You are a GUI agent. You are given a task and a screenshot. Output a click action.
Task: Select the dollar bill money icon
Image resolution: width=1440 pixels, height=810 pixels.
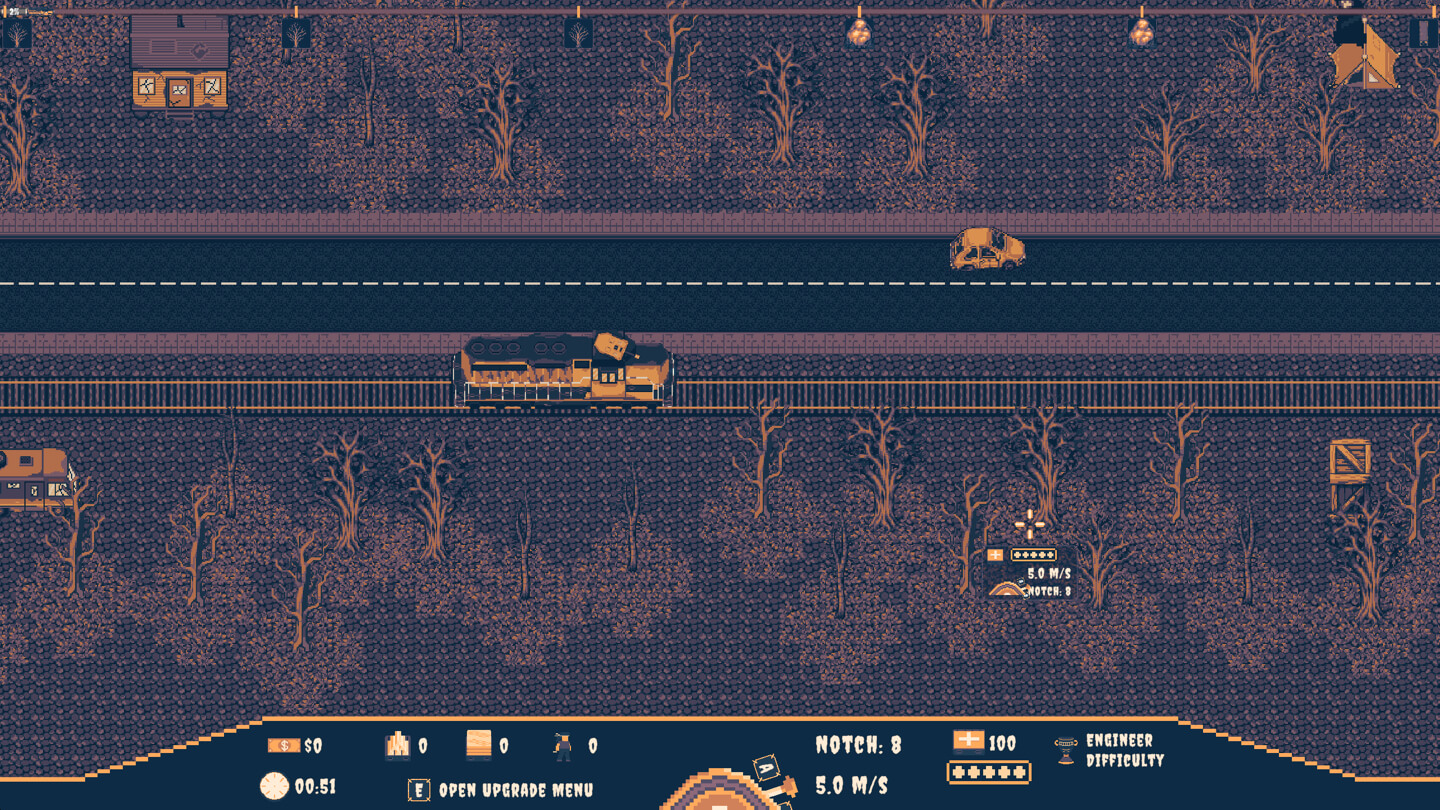tap(283, 746)
